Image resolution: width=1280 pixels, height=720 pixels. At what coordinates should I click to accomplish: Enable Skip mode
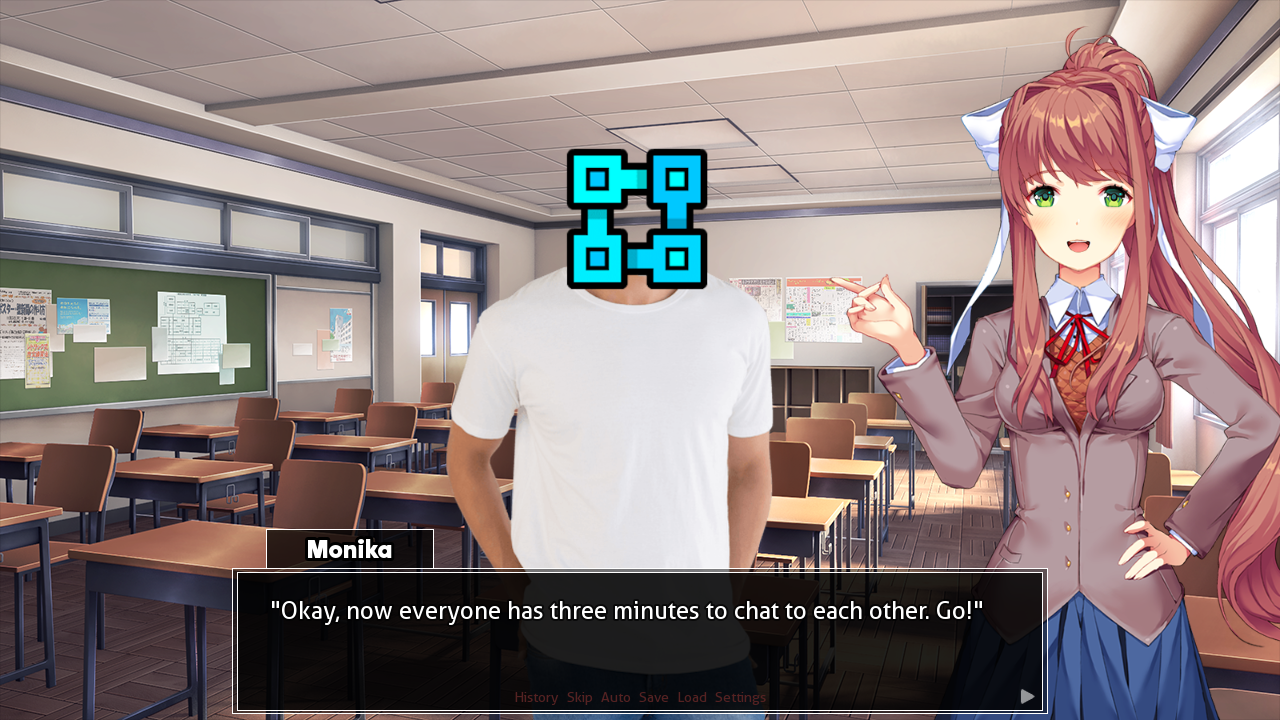click(x=579, y=697)
